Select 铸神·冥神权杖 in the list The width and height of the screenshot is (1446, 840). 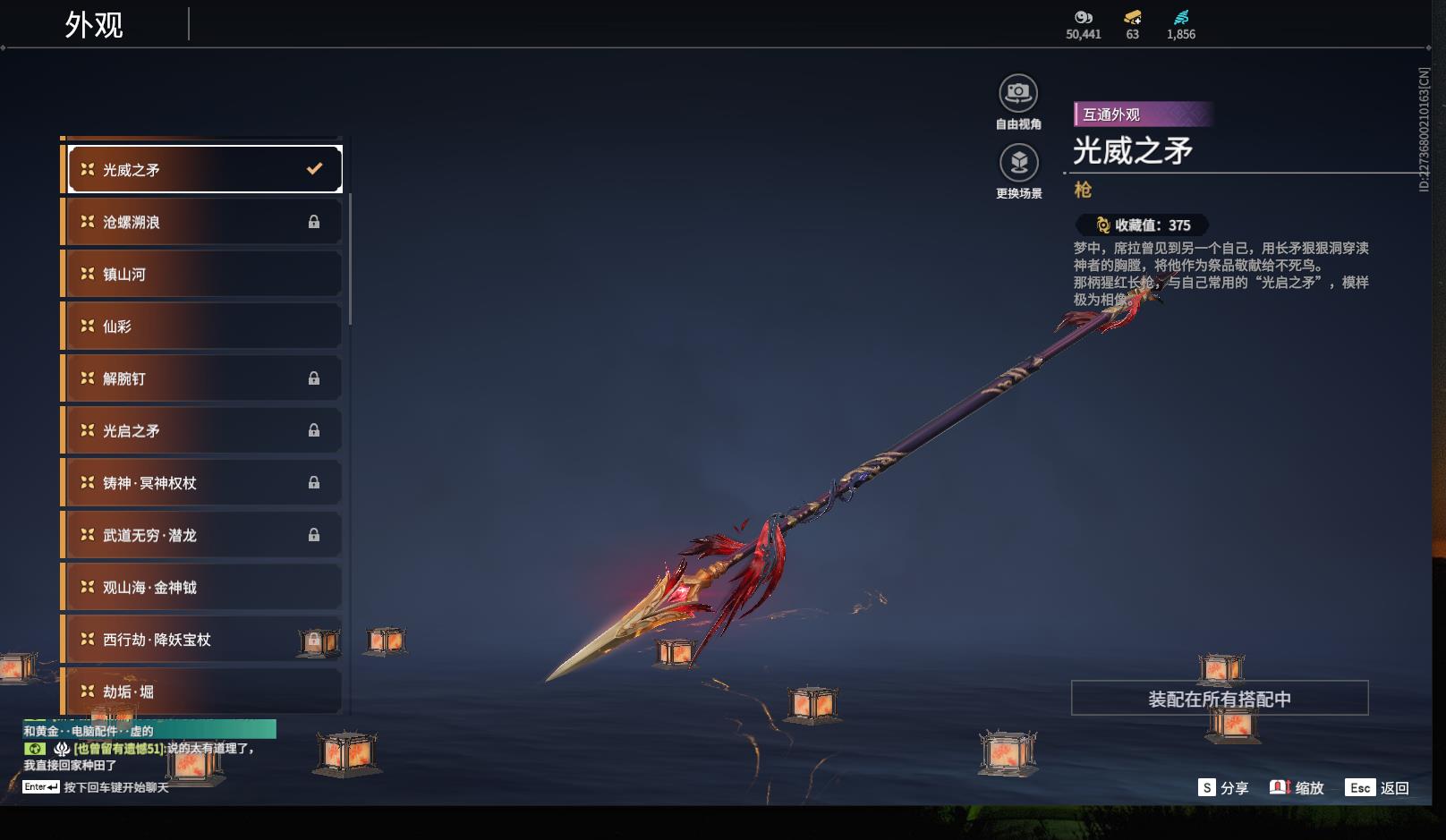[x=202, y=483]
